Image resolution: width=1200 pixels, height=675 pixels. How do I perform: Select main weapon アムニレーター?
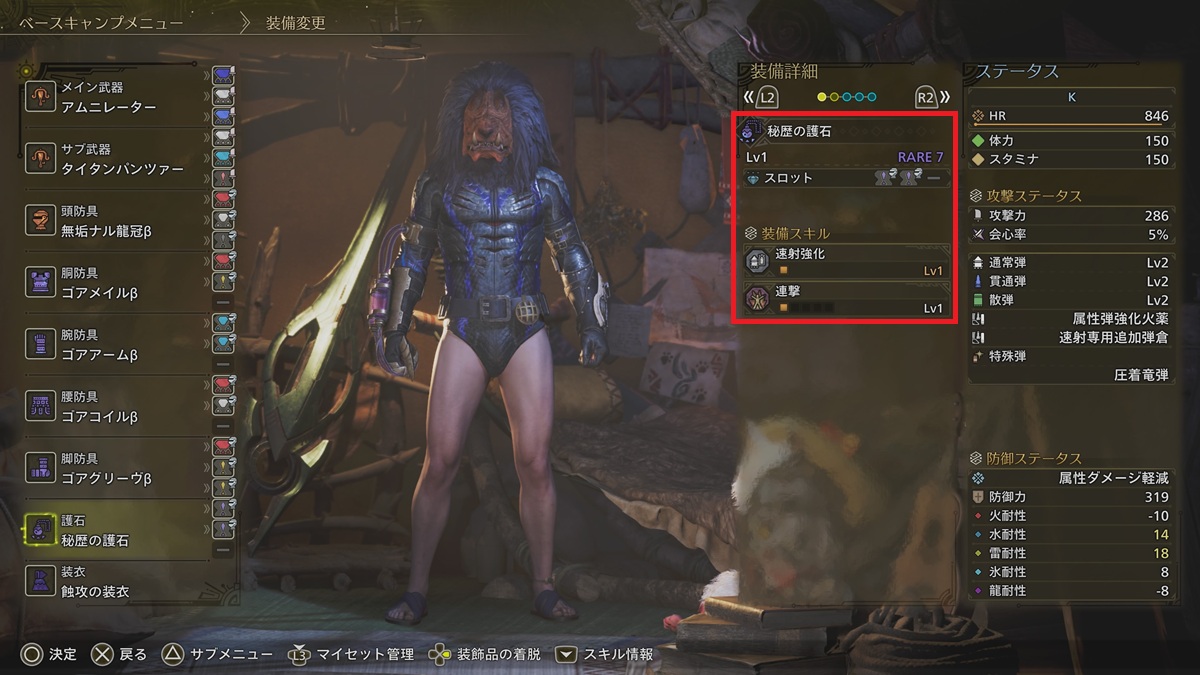(120, 98)
